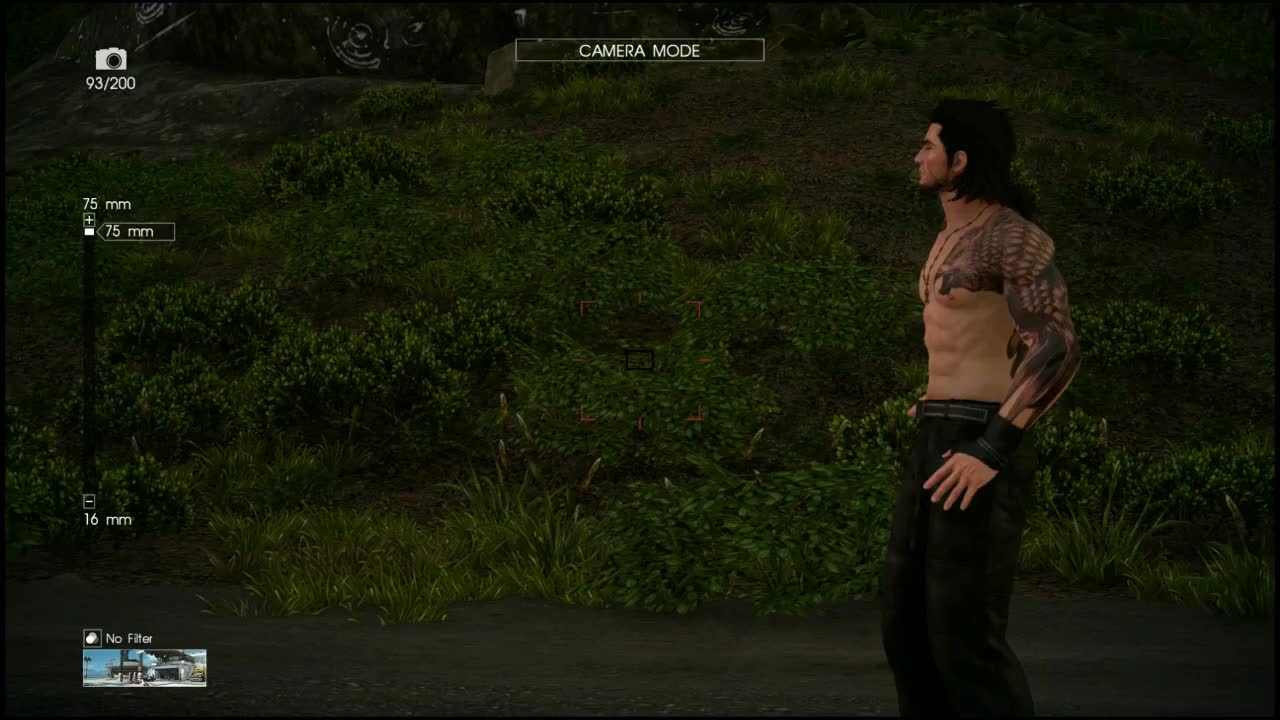Switch off the current filter via No Filter text
The height and width of the screenshot is (720, 1280).
click(x=131, y=638)
